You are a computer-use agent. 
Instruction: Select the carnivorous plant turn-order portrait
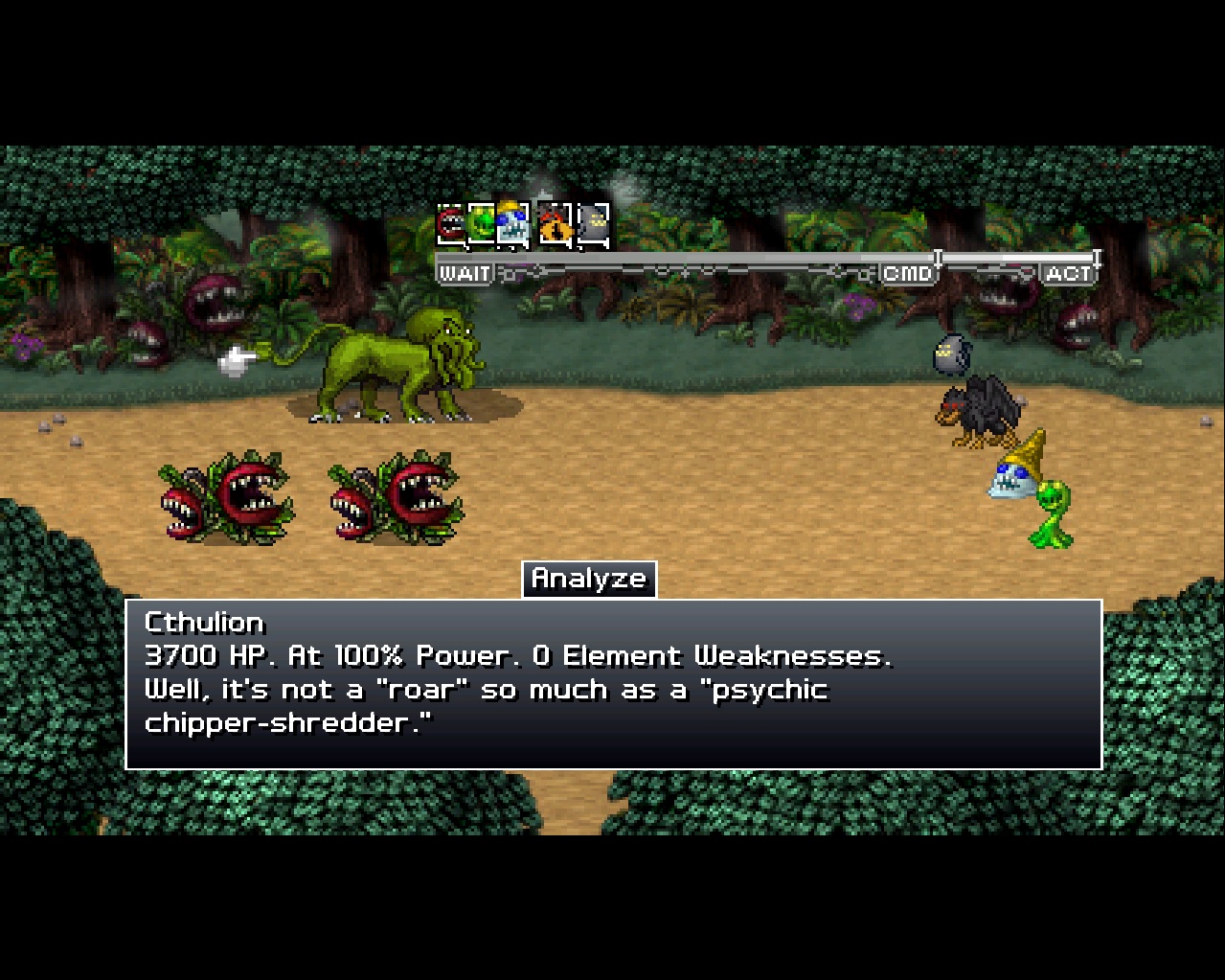point(449,224)
